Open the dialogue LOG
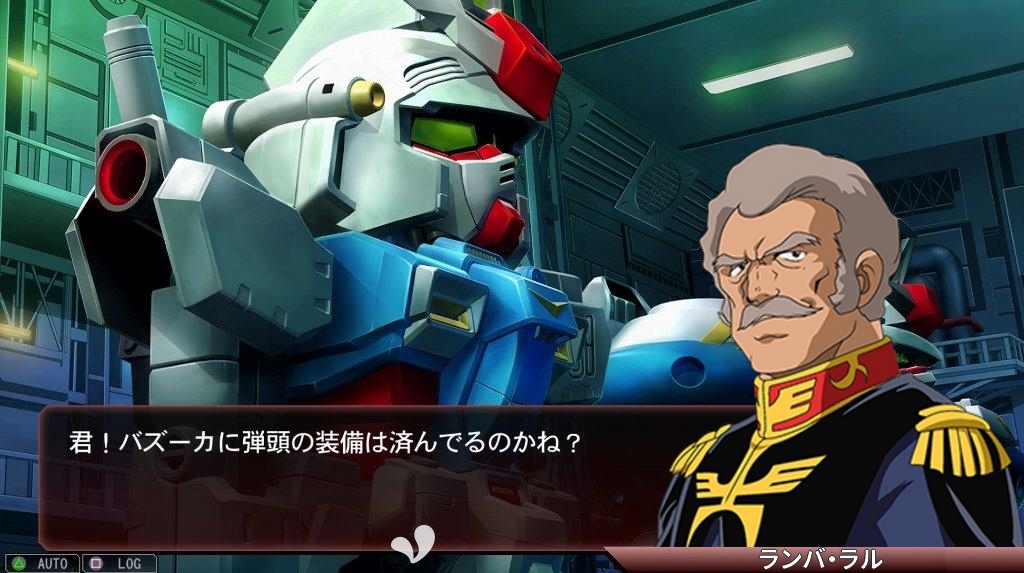Image resolution: width=1024 pixels, height=573 pixels. pyautogui.click(x=119, y=564)
